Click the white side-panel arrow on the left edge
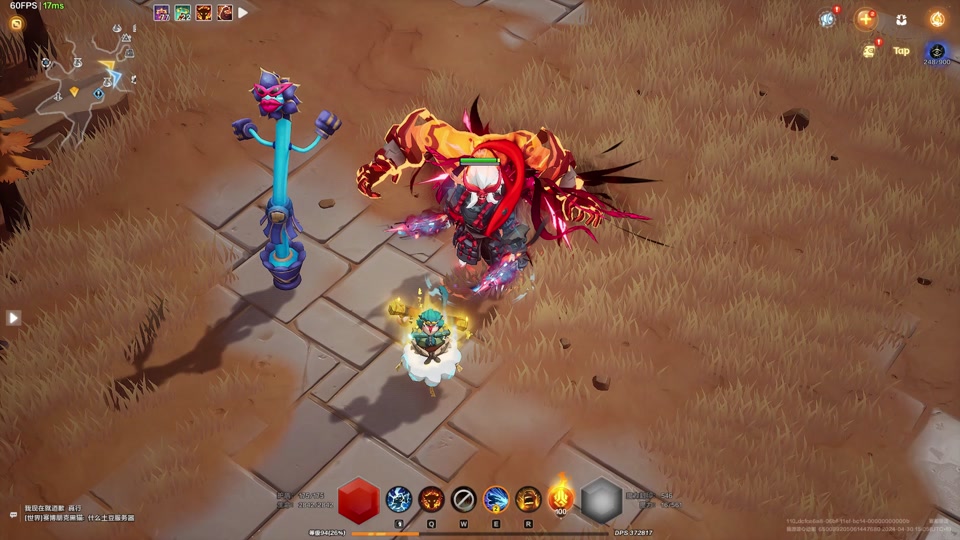 pos(13,317)
